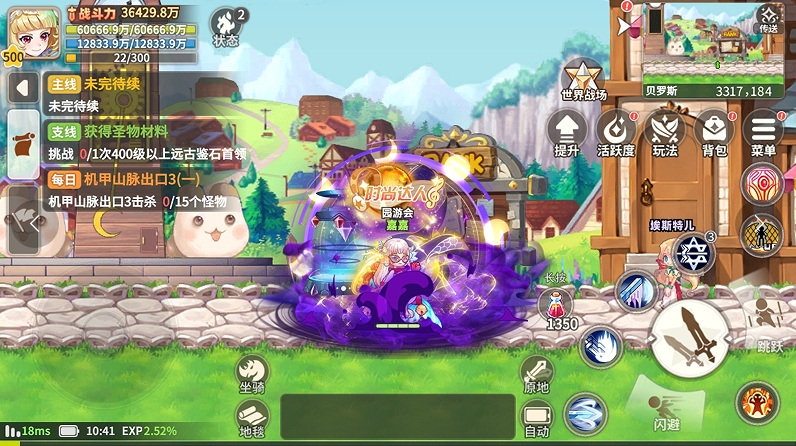
Task: Collapse the quest tracker with the arrow
Action: point(22,87)
